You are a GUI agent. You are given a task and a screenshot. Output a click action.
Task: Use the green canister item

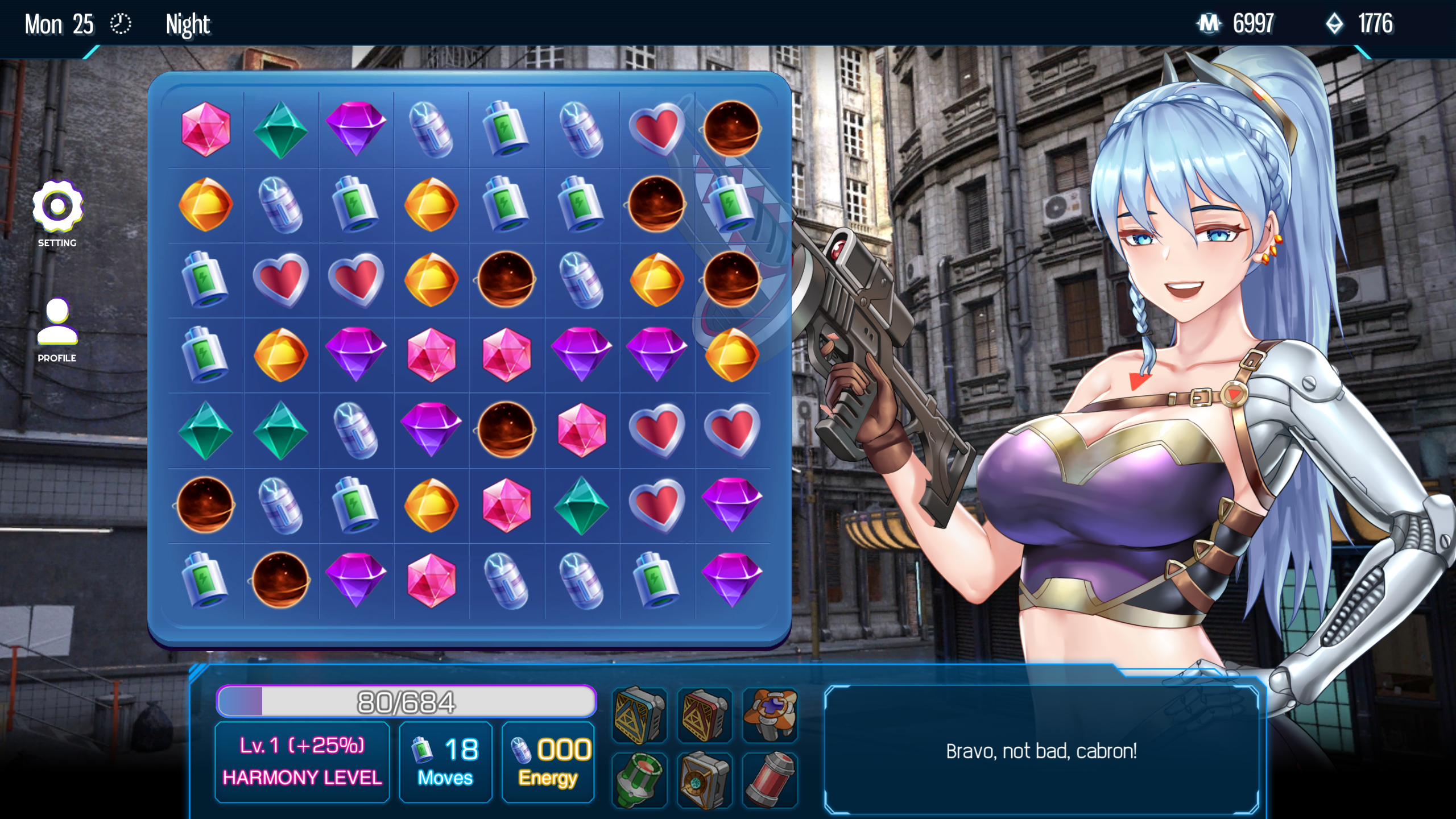[639, 780]
